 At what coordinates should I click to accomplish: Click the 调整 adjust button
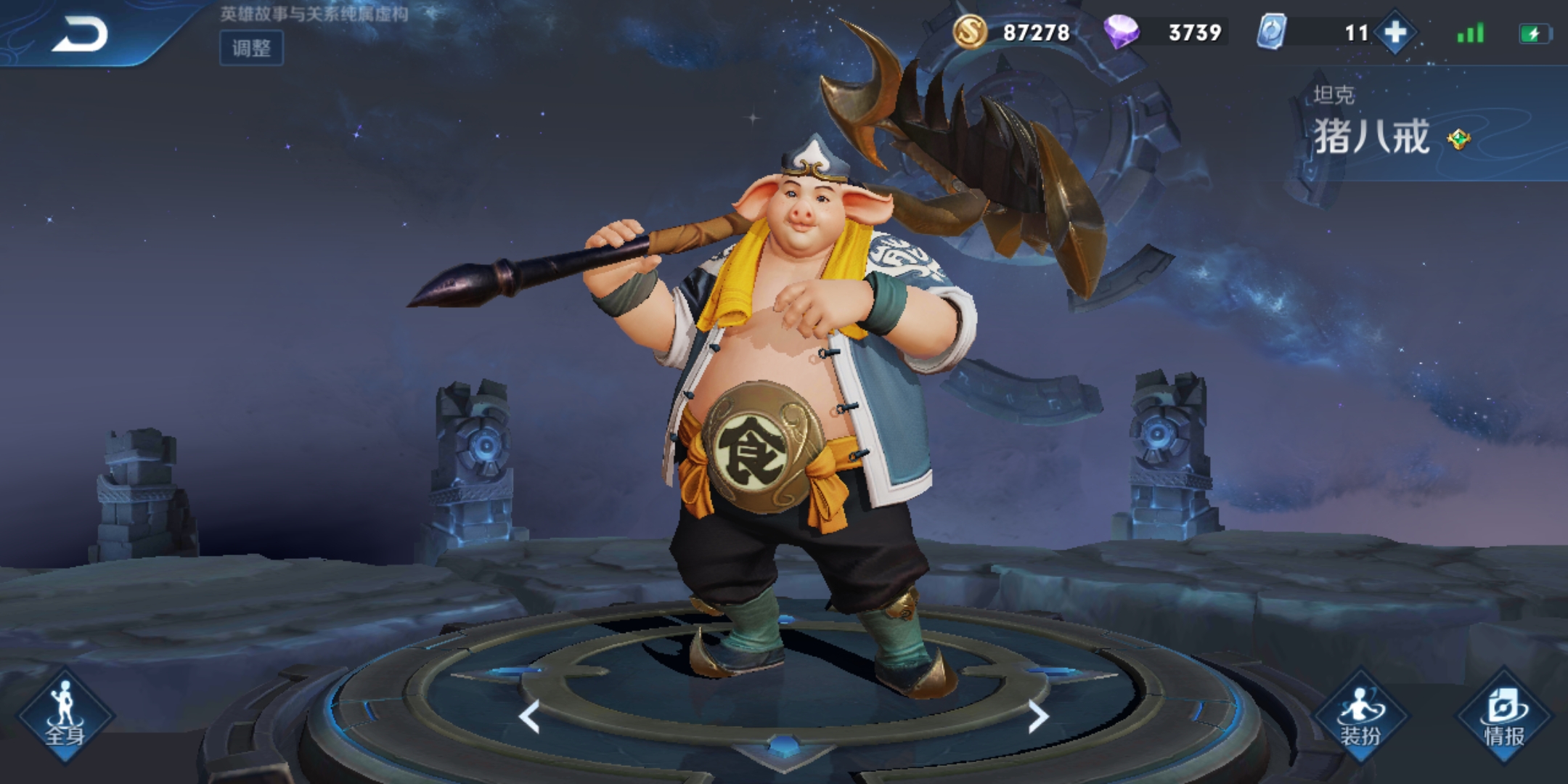pyautogui.click(x=251, y=48)
